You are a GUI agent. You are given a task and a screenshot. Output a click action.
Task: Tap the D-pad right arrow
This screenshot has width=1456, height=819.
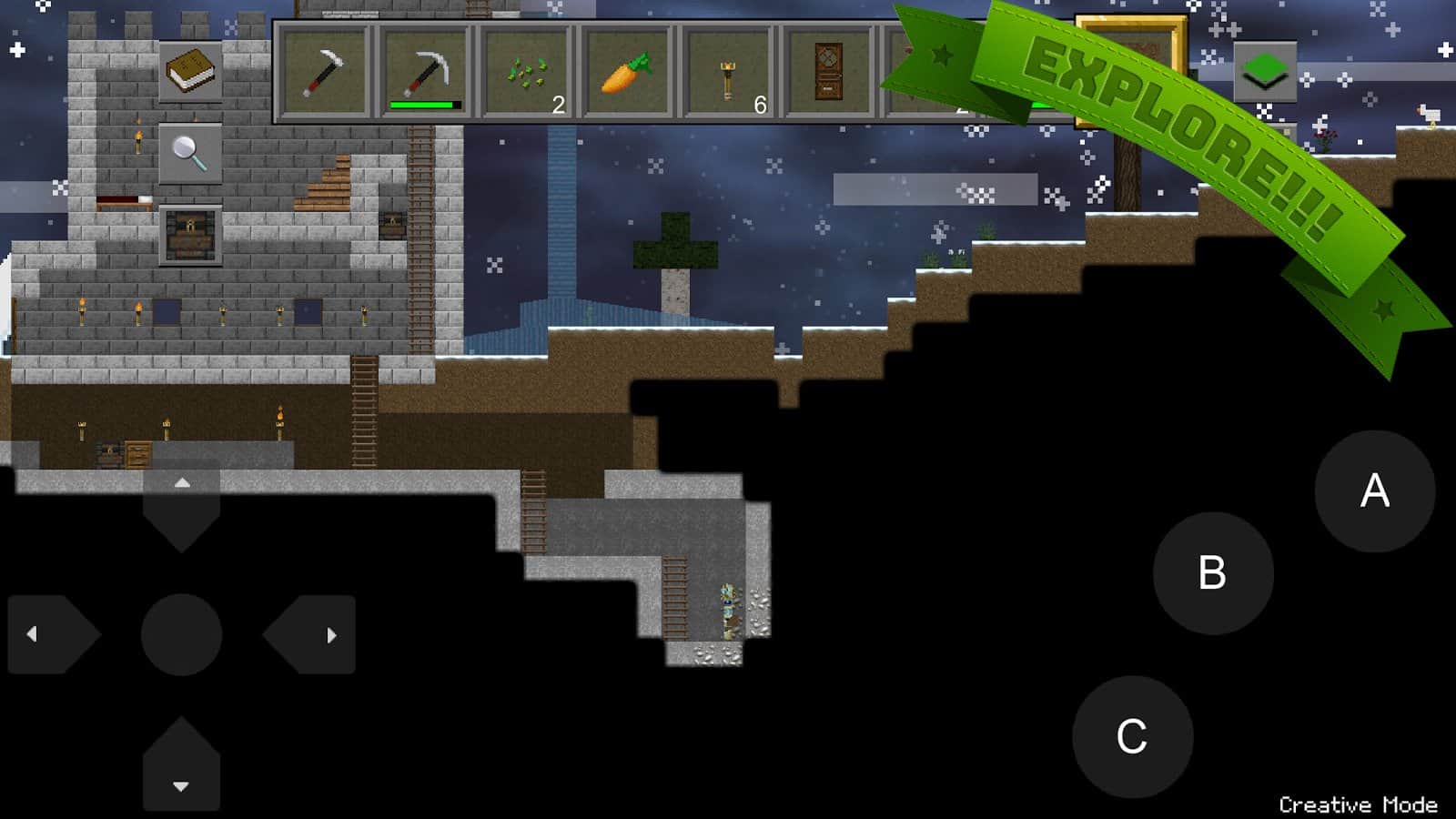(314, 634)
